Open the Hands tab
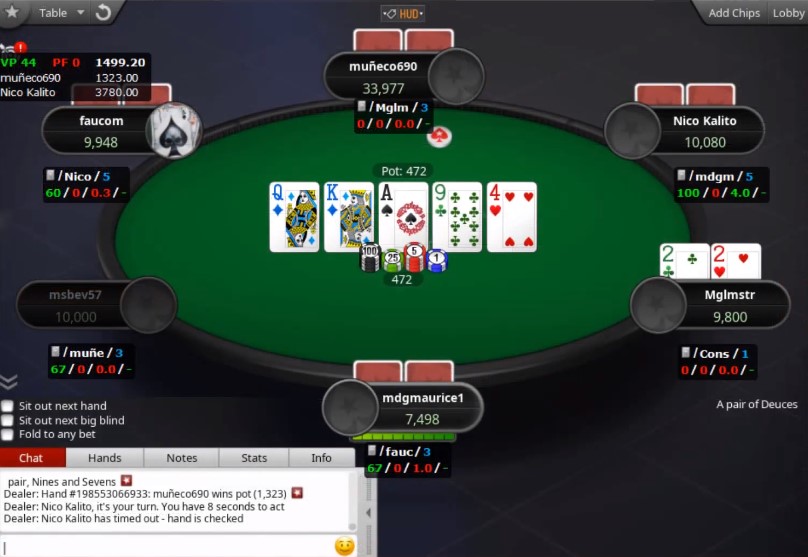 pyautogui.click(x=105, y=458)
